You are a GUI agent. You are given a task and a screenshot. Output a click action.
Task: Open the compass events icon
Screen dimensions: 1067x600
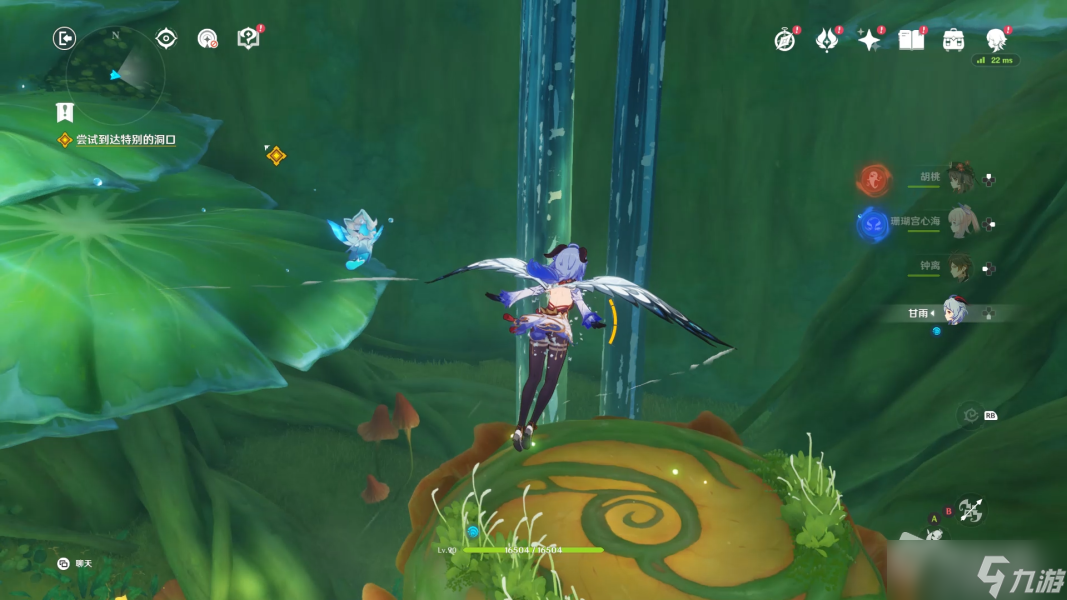[x=785, y=40]
